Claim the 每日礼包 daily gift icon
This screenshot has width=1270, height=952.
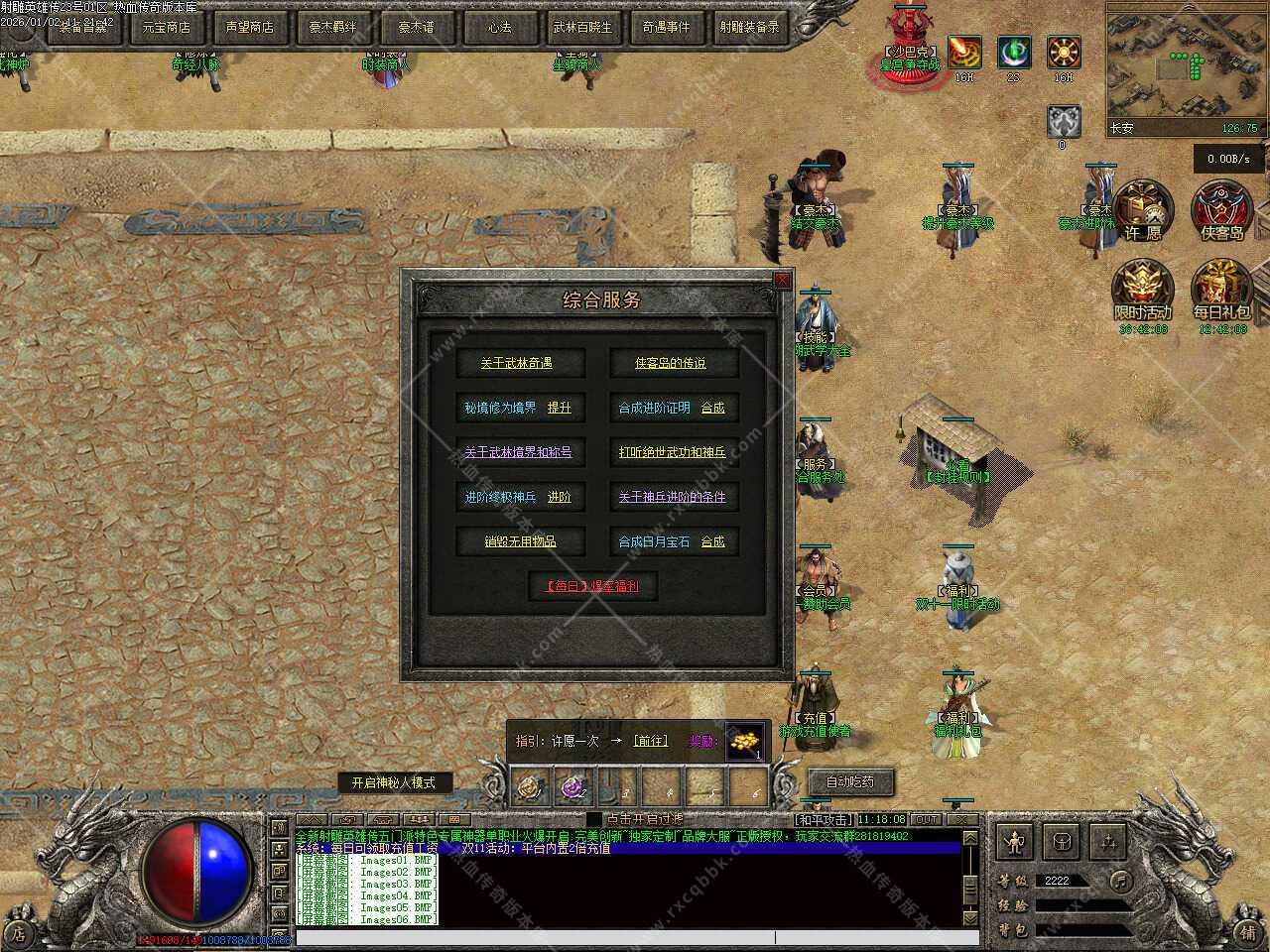coord(1221,290)
